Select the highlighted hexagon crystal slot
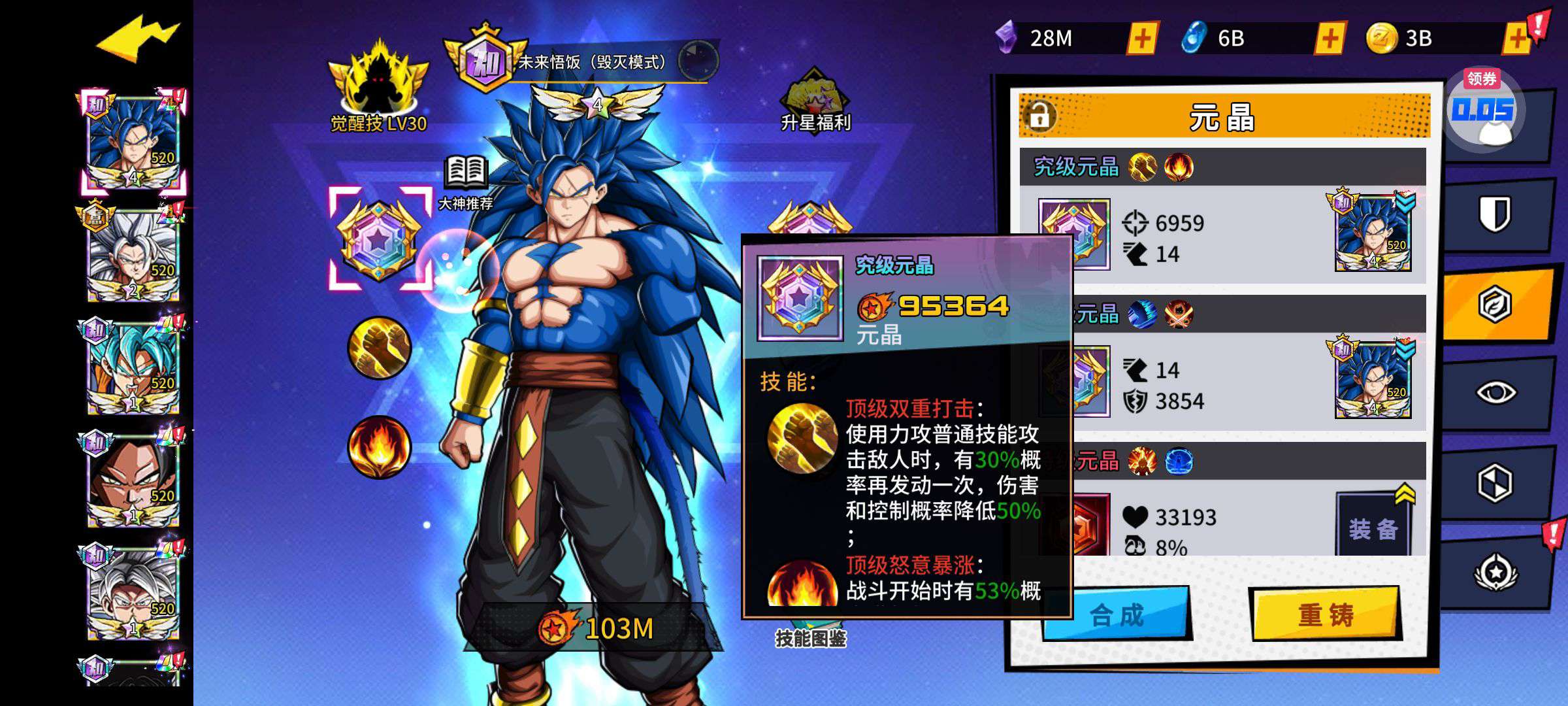The height and width of the screenshot is (706, 1568). click(379, 239)
